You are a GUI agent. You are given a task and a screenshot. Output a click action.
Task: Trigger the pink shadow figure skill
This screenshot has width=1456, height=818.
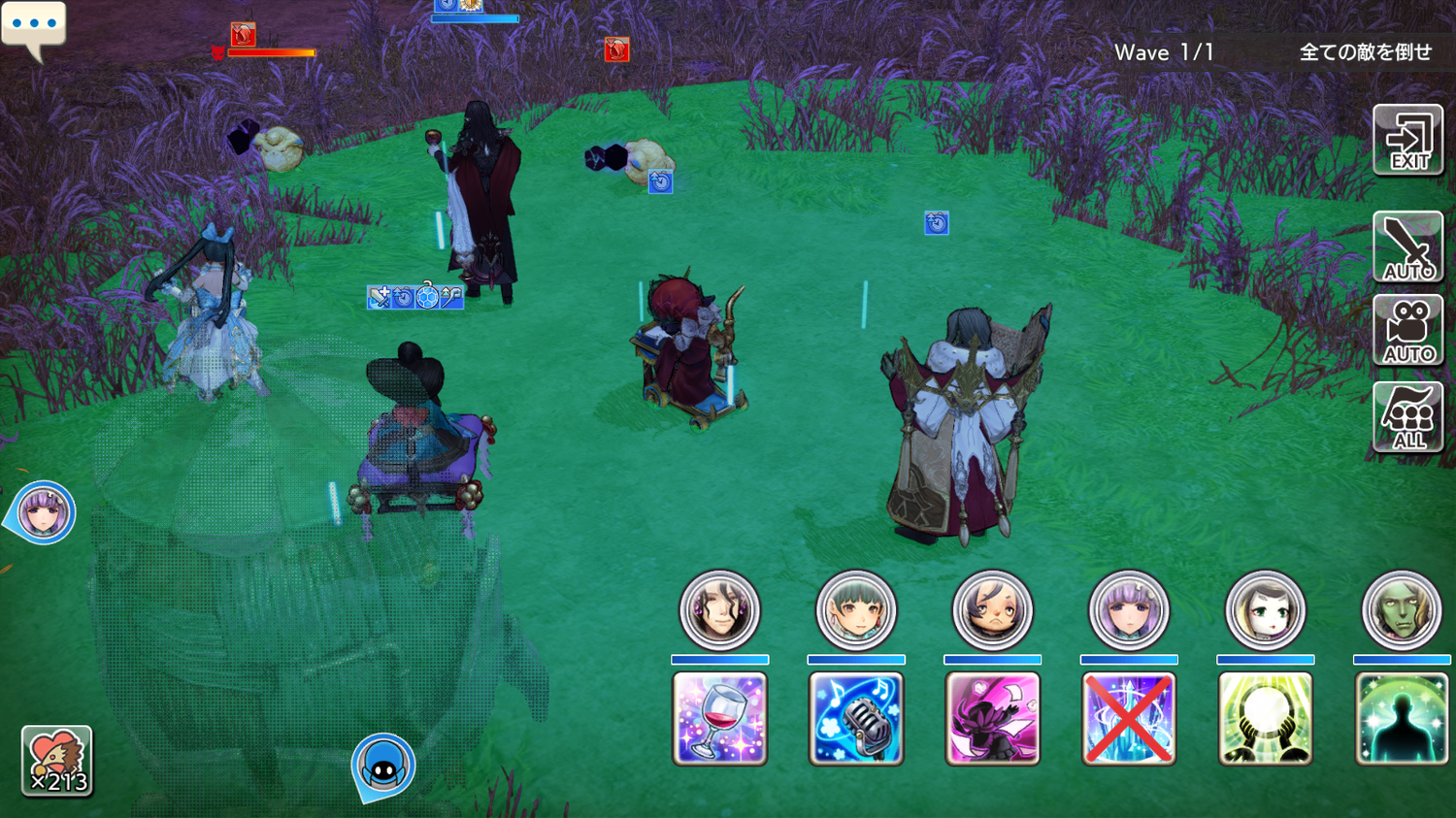[x=992, y=718]
